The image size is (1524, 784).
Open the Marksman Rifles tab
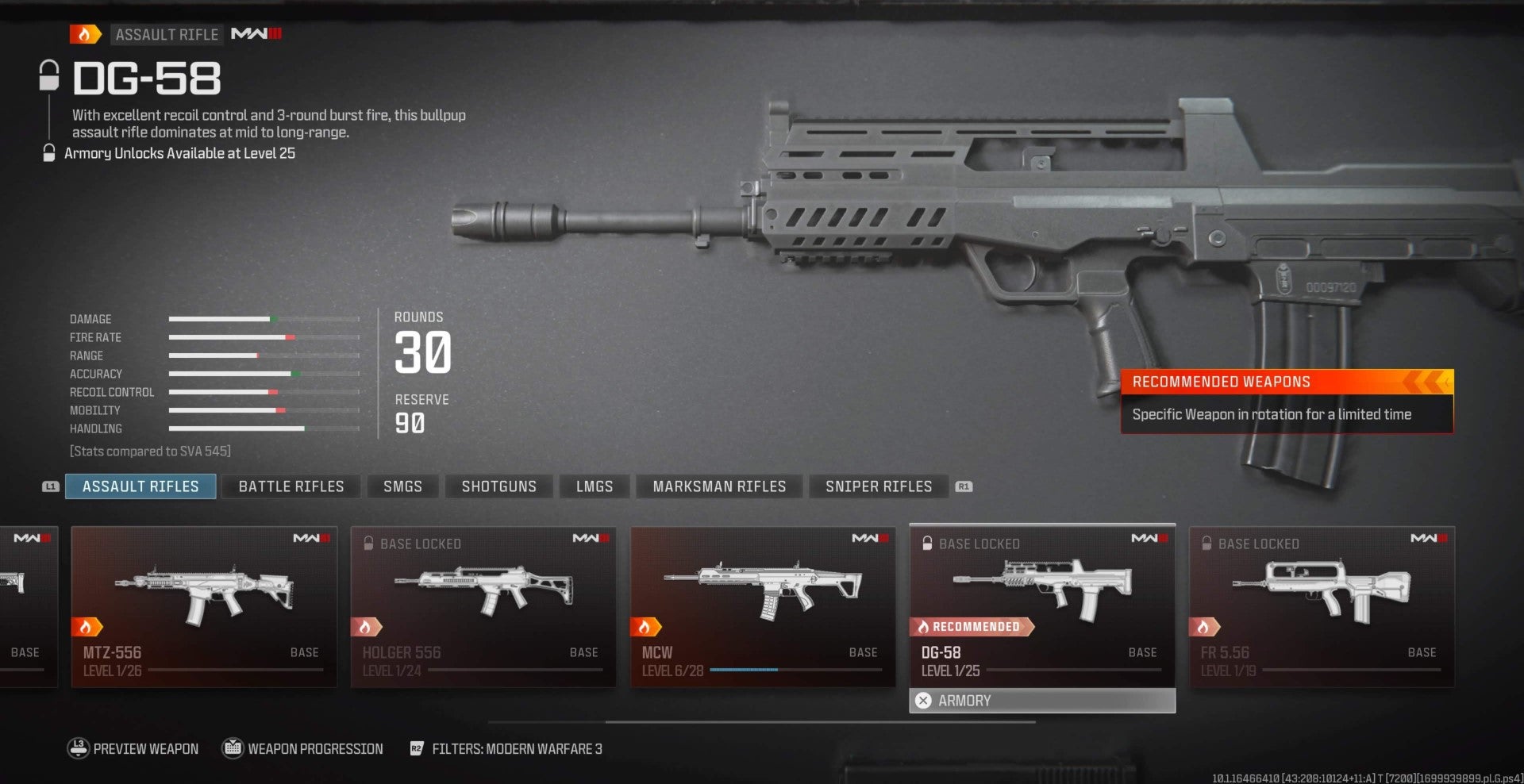point(718,486)
